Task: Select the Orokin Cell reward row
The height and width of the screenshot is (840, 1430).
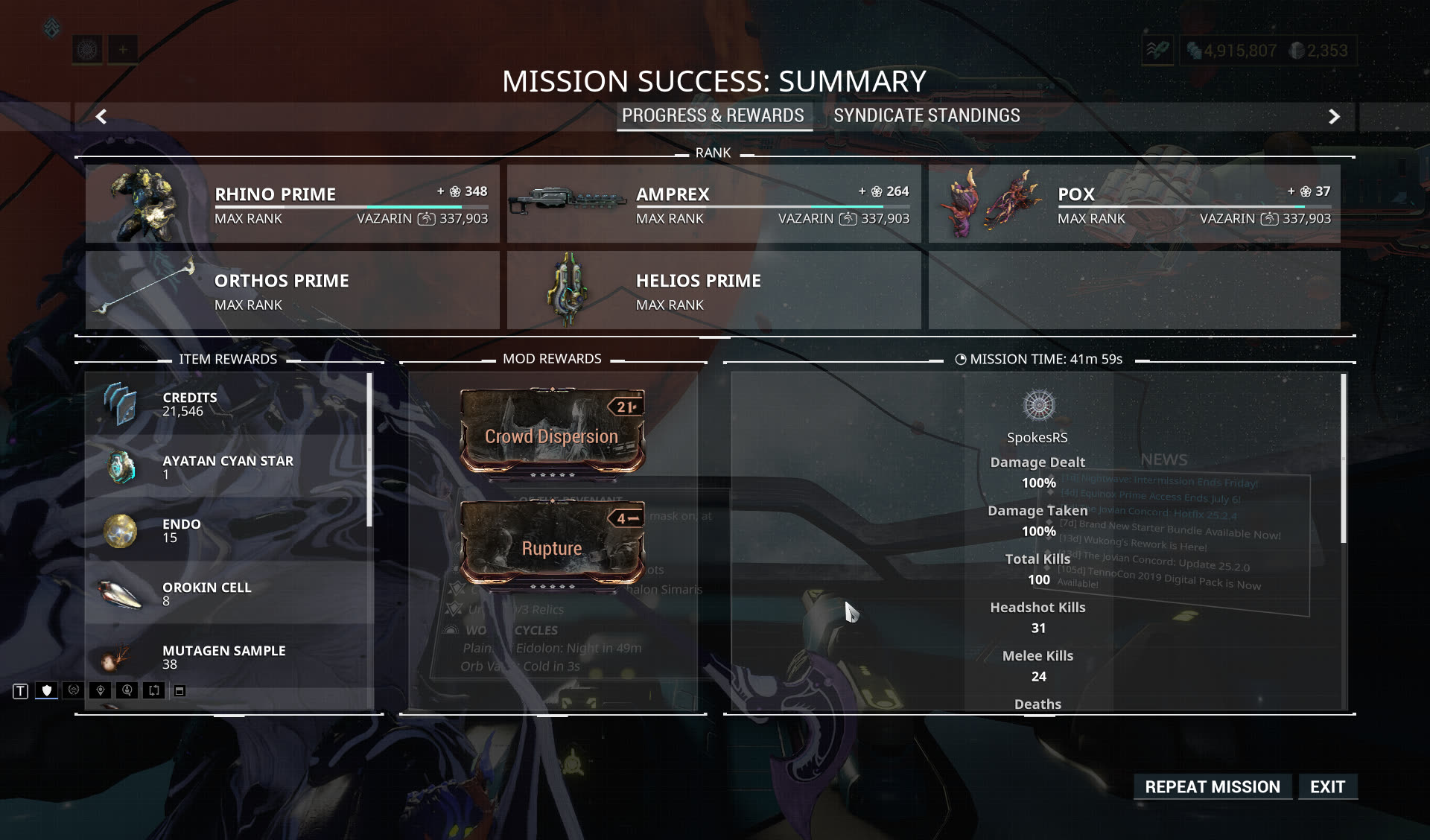Action: coord(227,594)
